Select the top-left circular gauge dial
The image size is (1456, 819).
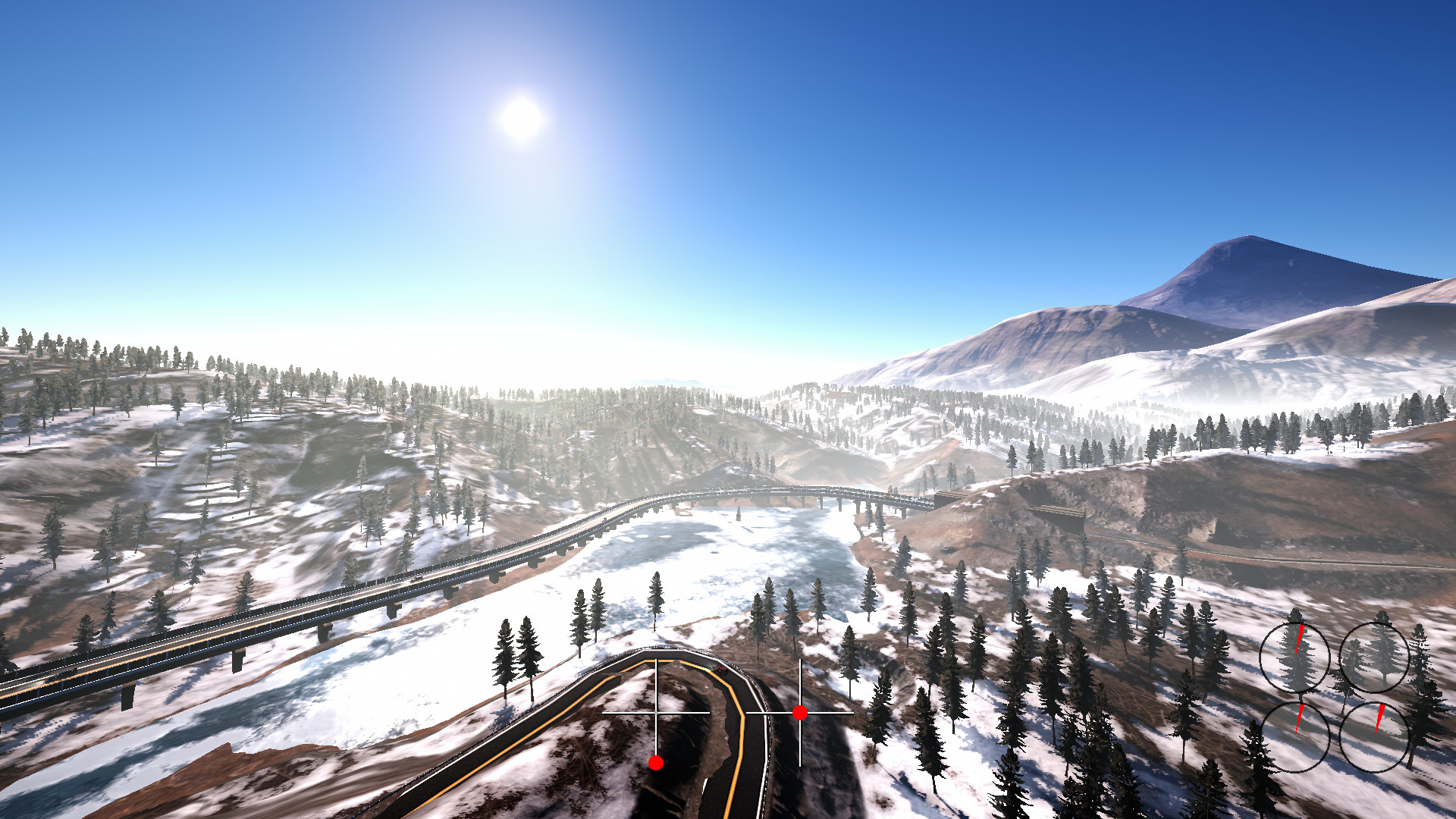pos(1295,657)
